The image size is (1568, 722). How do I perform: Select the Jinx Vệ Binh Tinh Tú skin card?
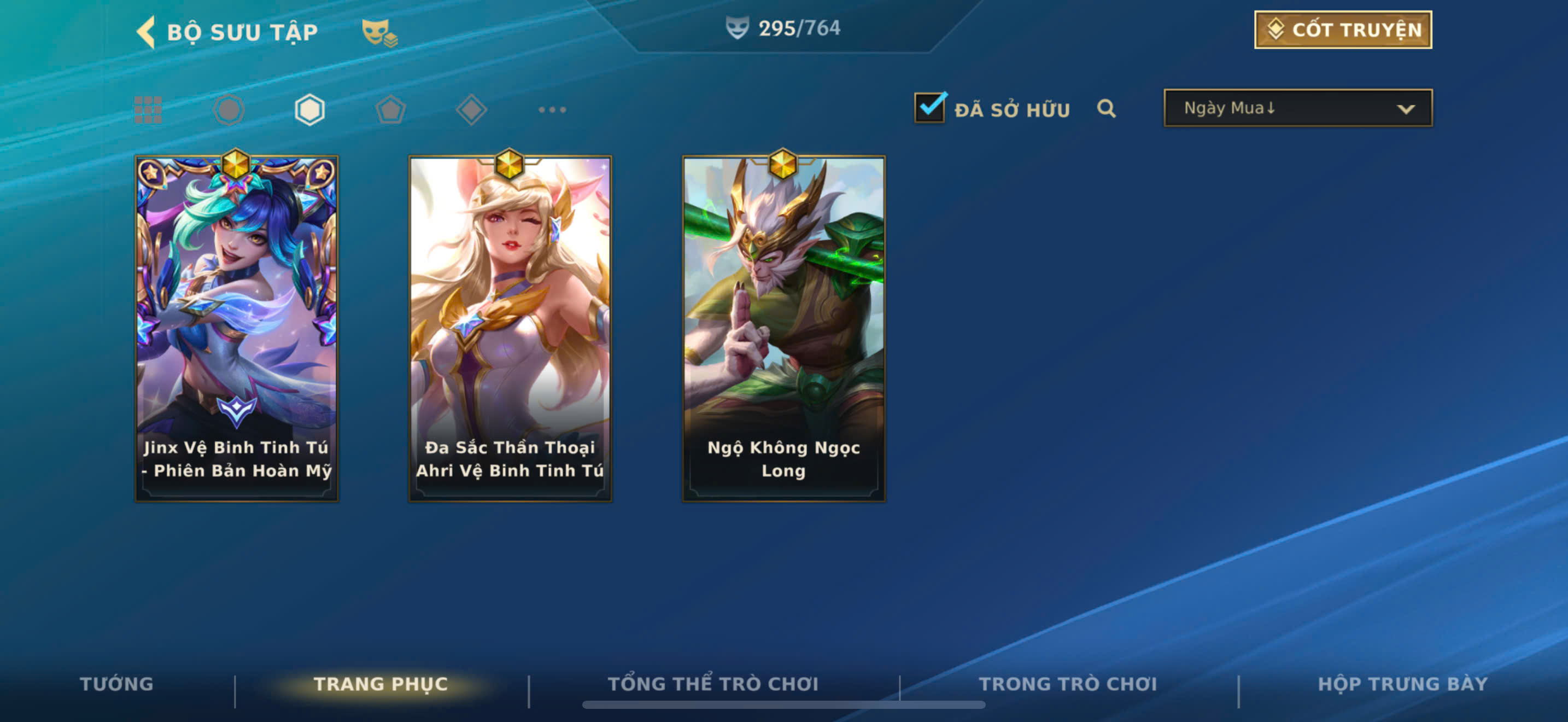pos(237,329)
